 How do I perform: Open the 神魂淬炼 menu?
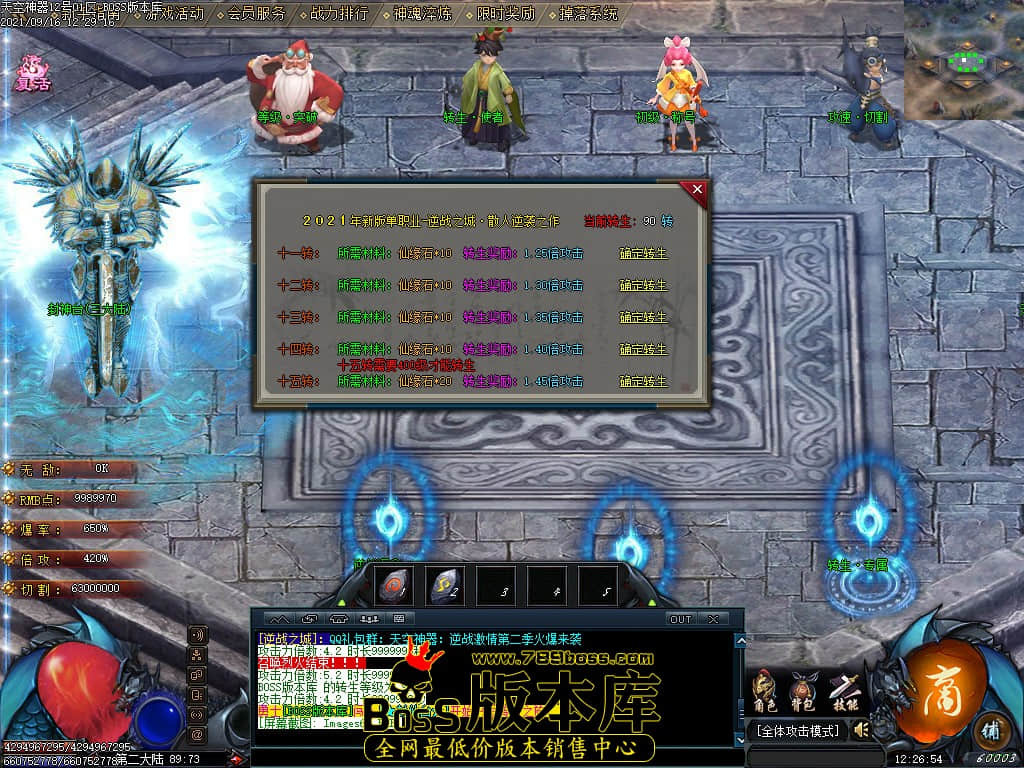point(422,14)
